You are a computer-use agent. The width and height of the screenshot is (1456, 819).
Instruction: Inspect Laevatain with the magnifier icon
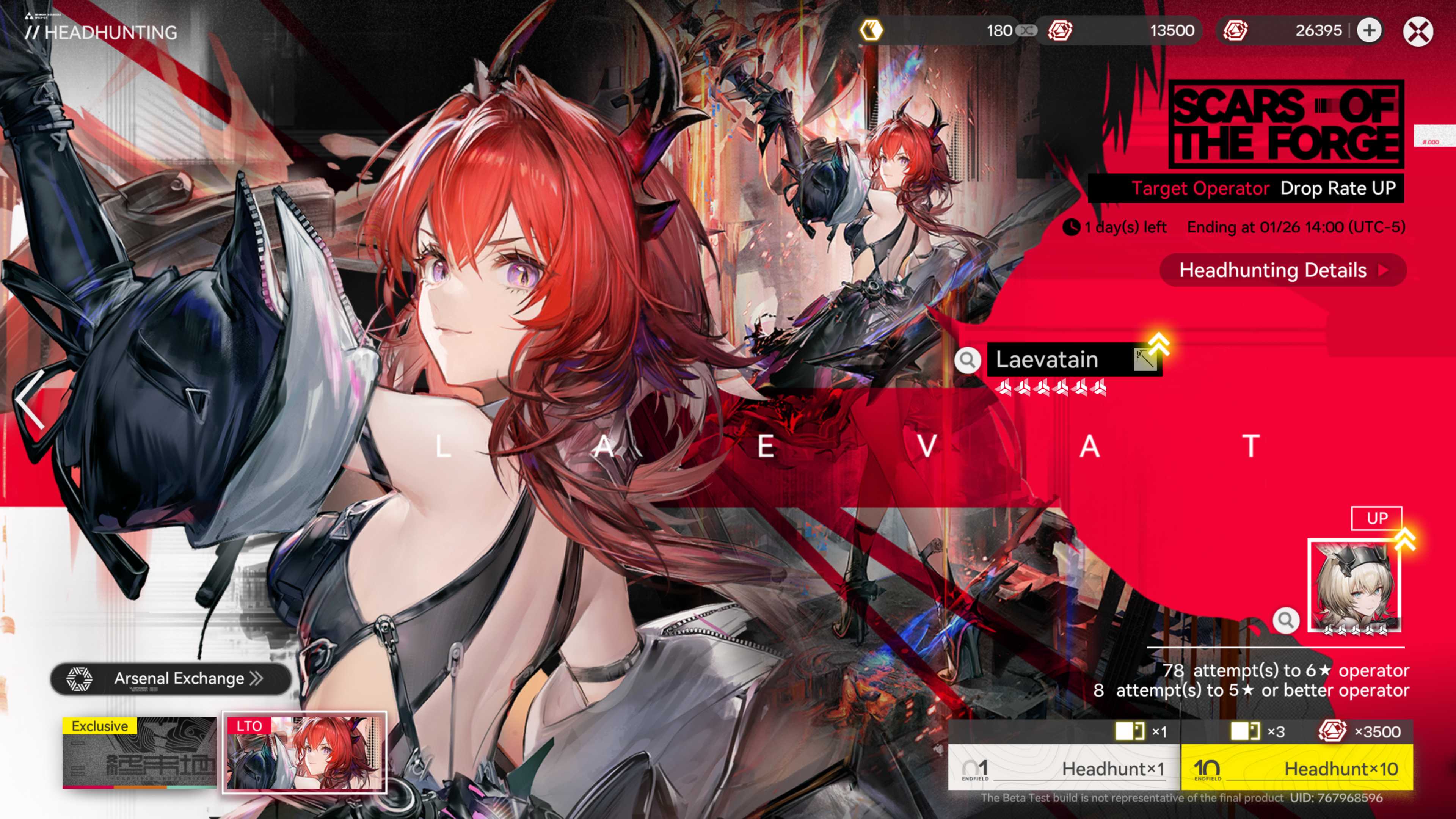[967, 359]
